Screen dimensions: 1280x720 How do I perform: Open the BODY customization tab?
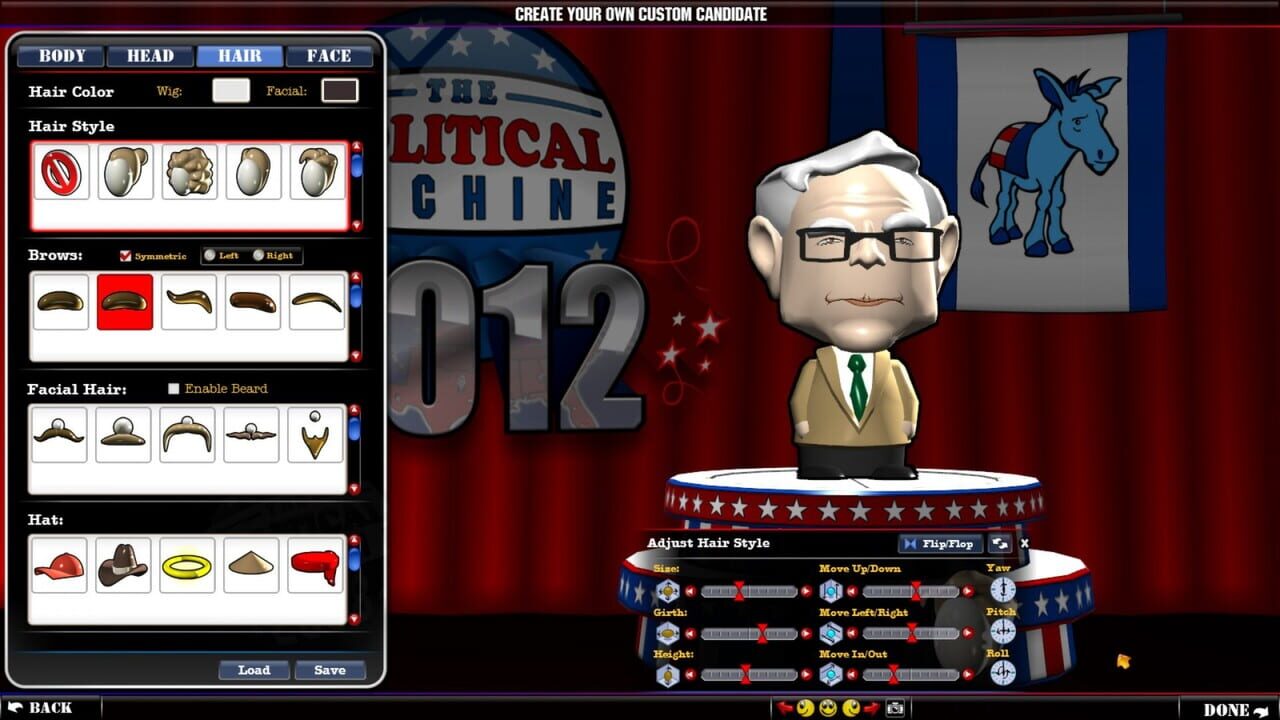[61, 56]
